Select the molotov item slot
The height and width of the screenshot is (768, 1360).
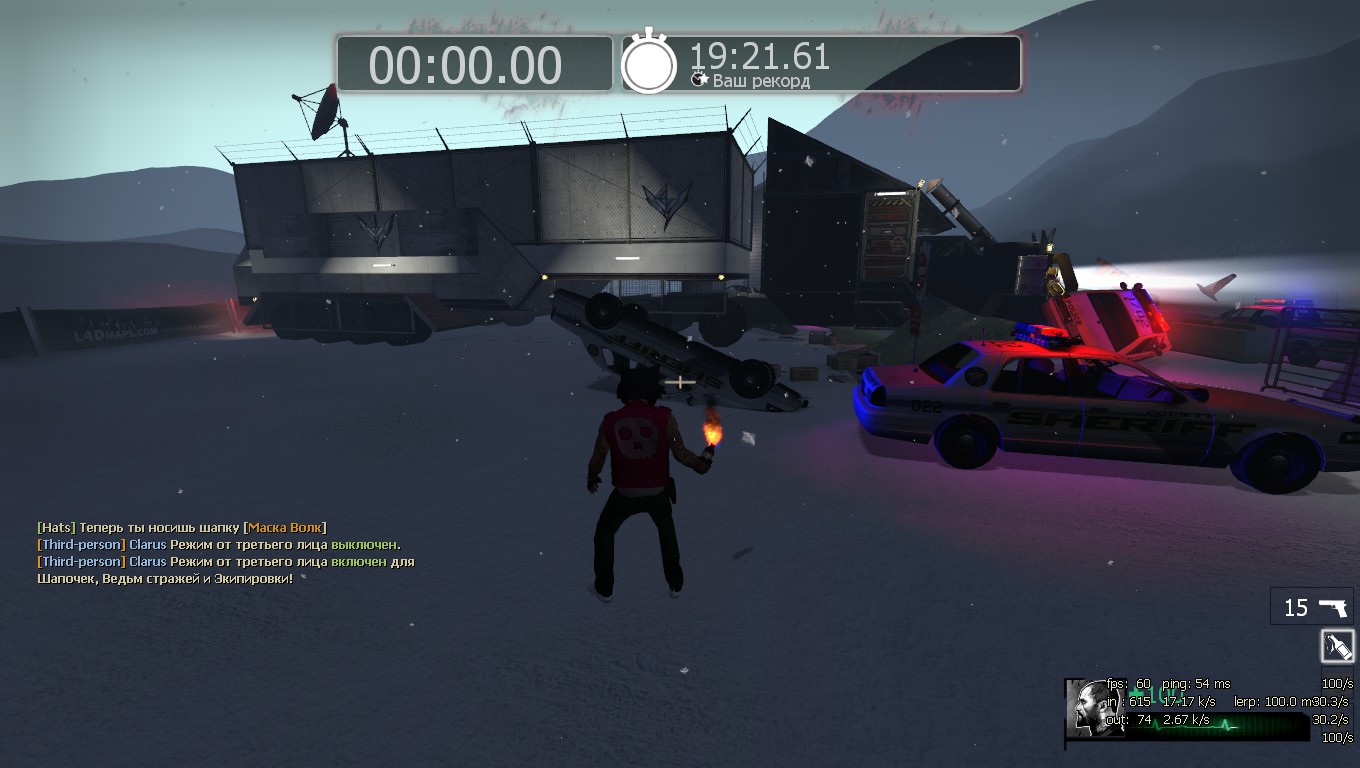click(x=1338, y=646)
